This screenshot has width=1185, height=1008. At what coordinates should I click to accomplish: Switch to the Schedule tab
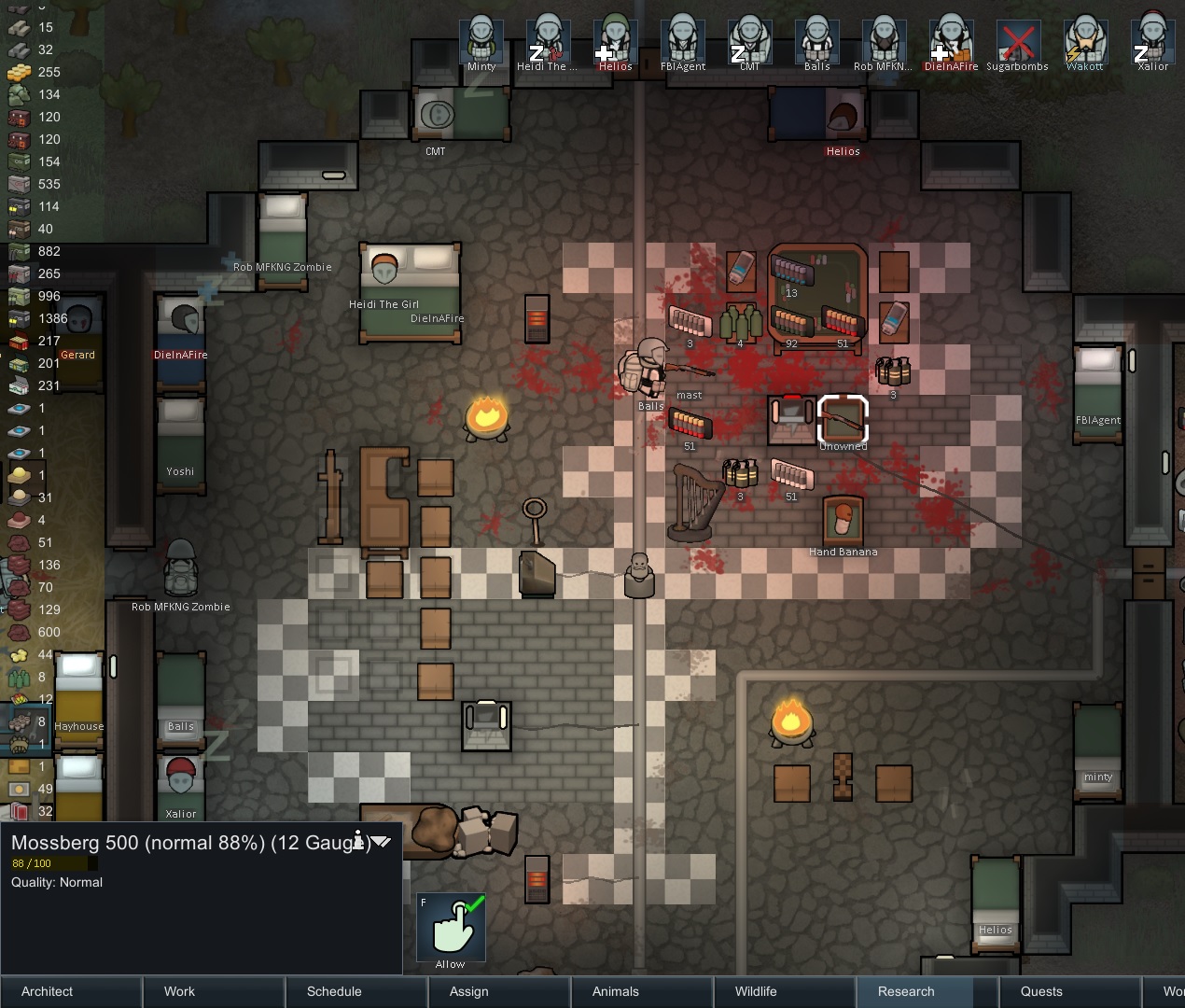pos(334,991)
